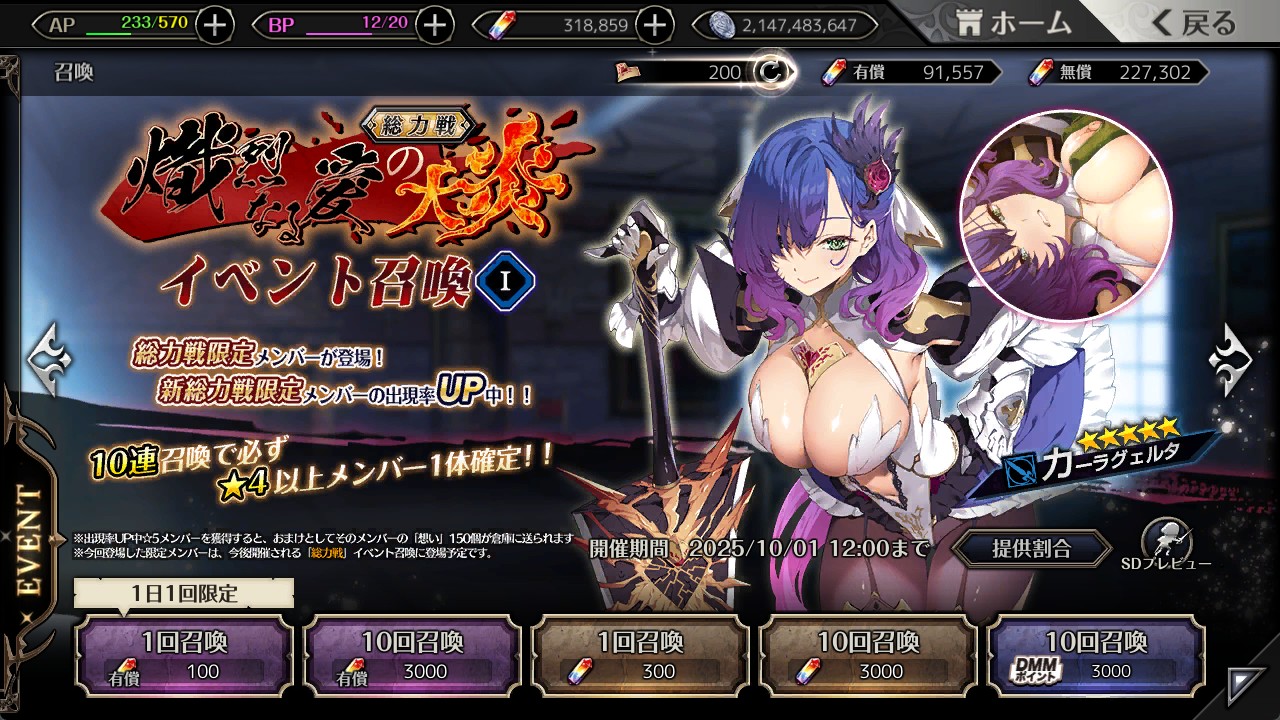
Task: Tap the 戻る back button
Action: click(1194, 24)
